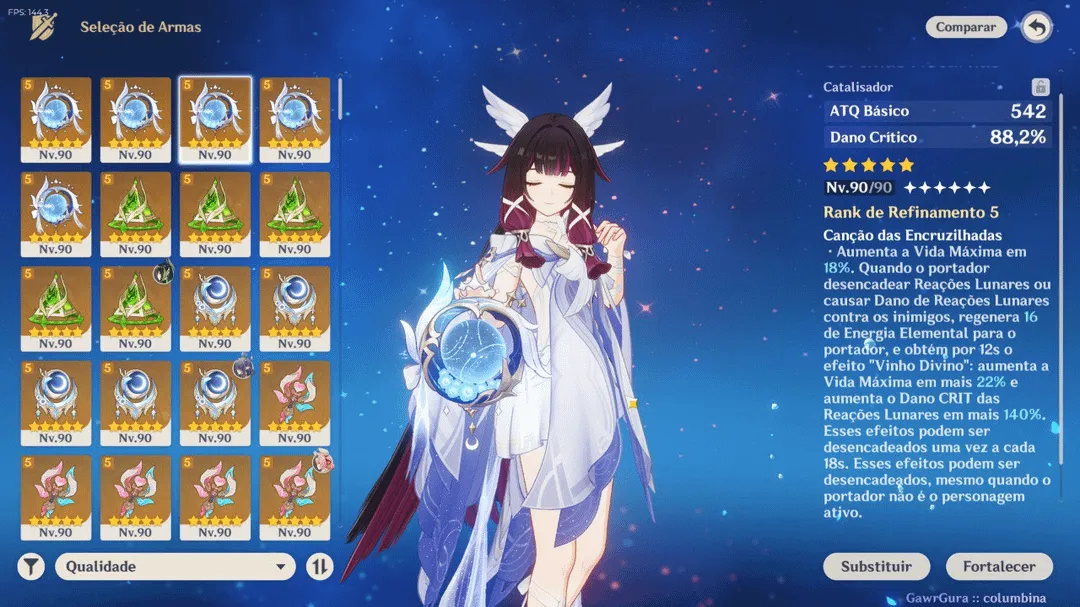Choose the green catalyst with character badge
The image size is (1080, 607).
[x=135, y=309]
